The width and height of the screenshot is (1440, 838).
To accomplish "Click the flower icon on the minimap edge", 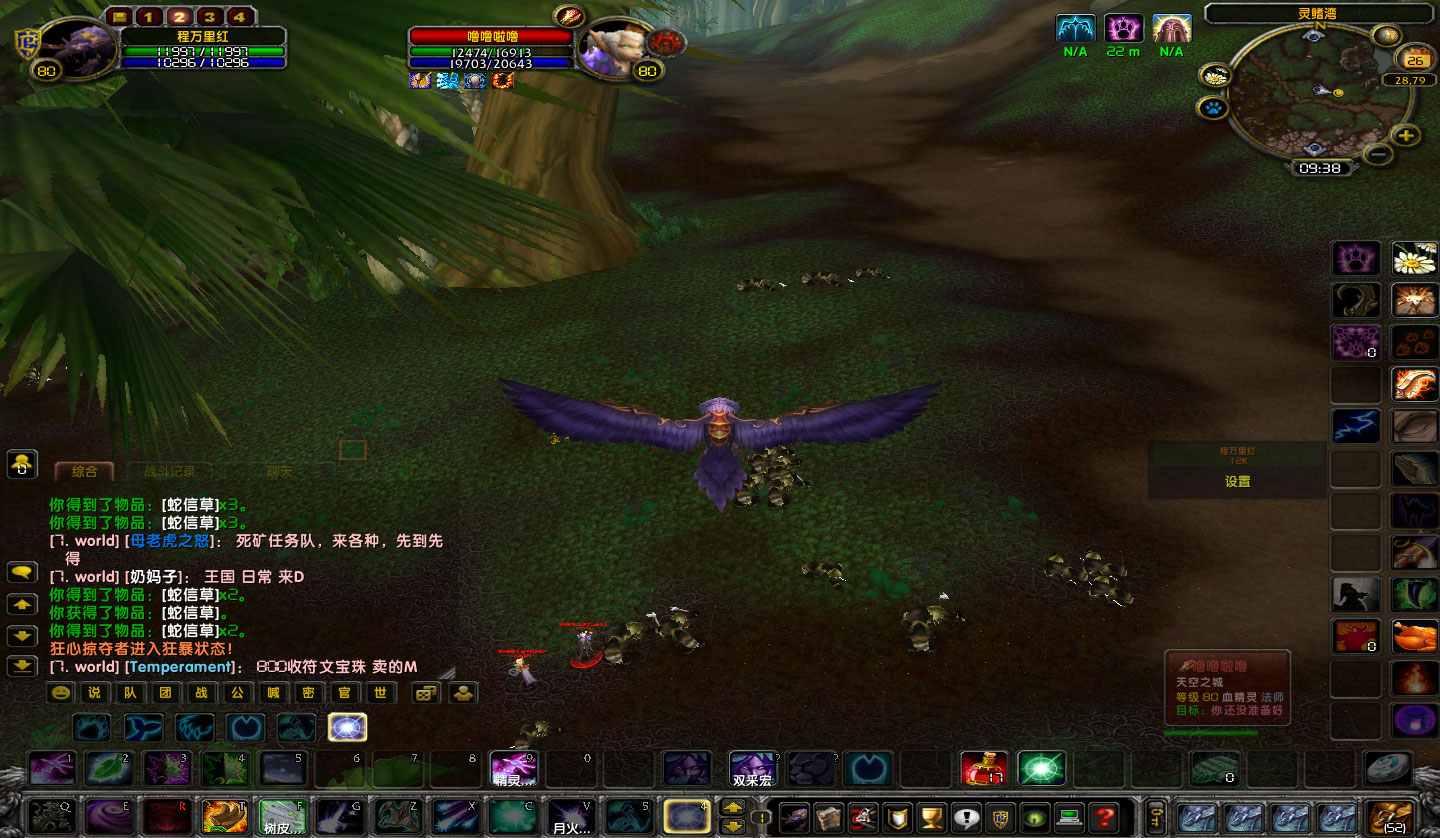I will click(1215, 76).
